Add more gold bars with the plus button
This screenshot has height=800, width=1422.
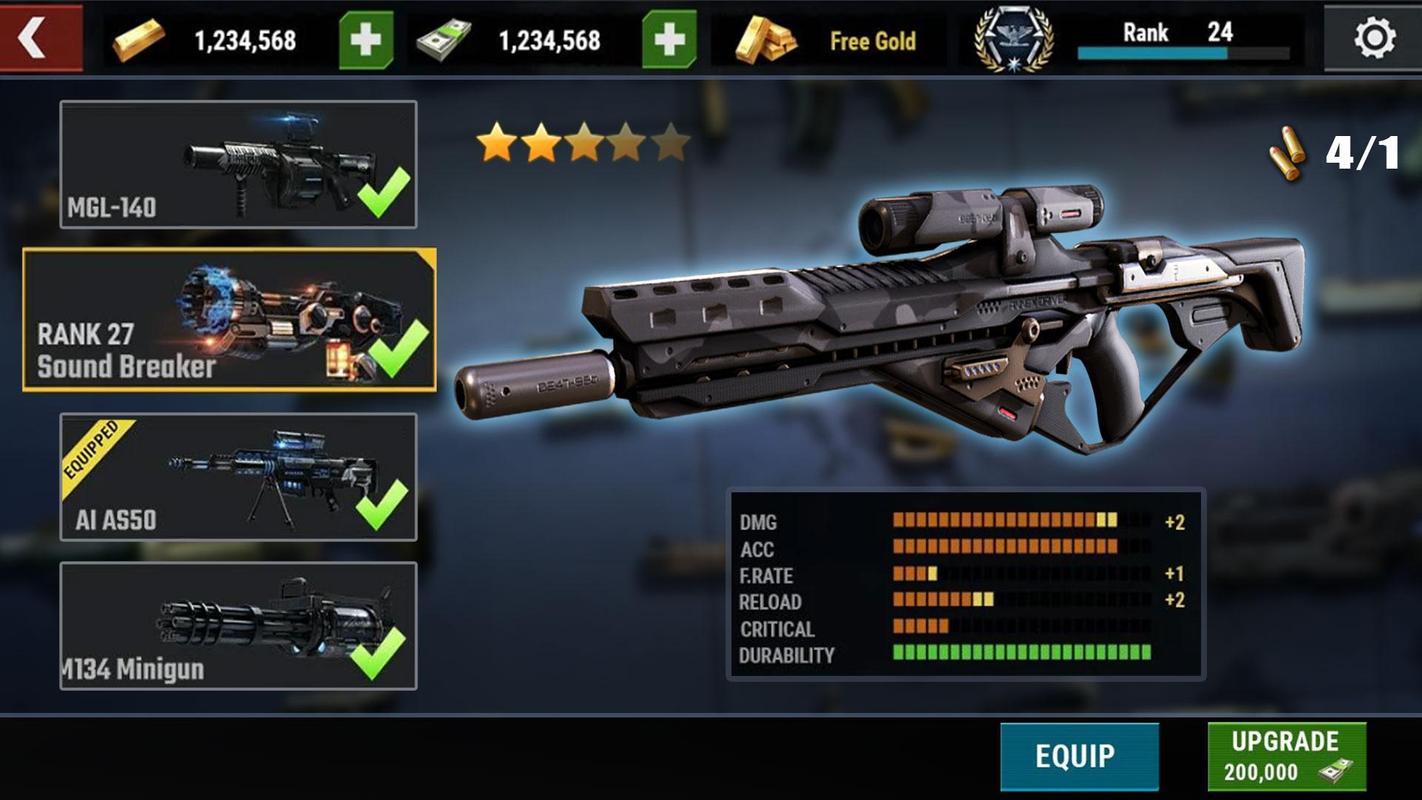coord(365,40)
